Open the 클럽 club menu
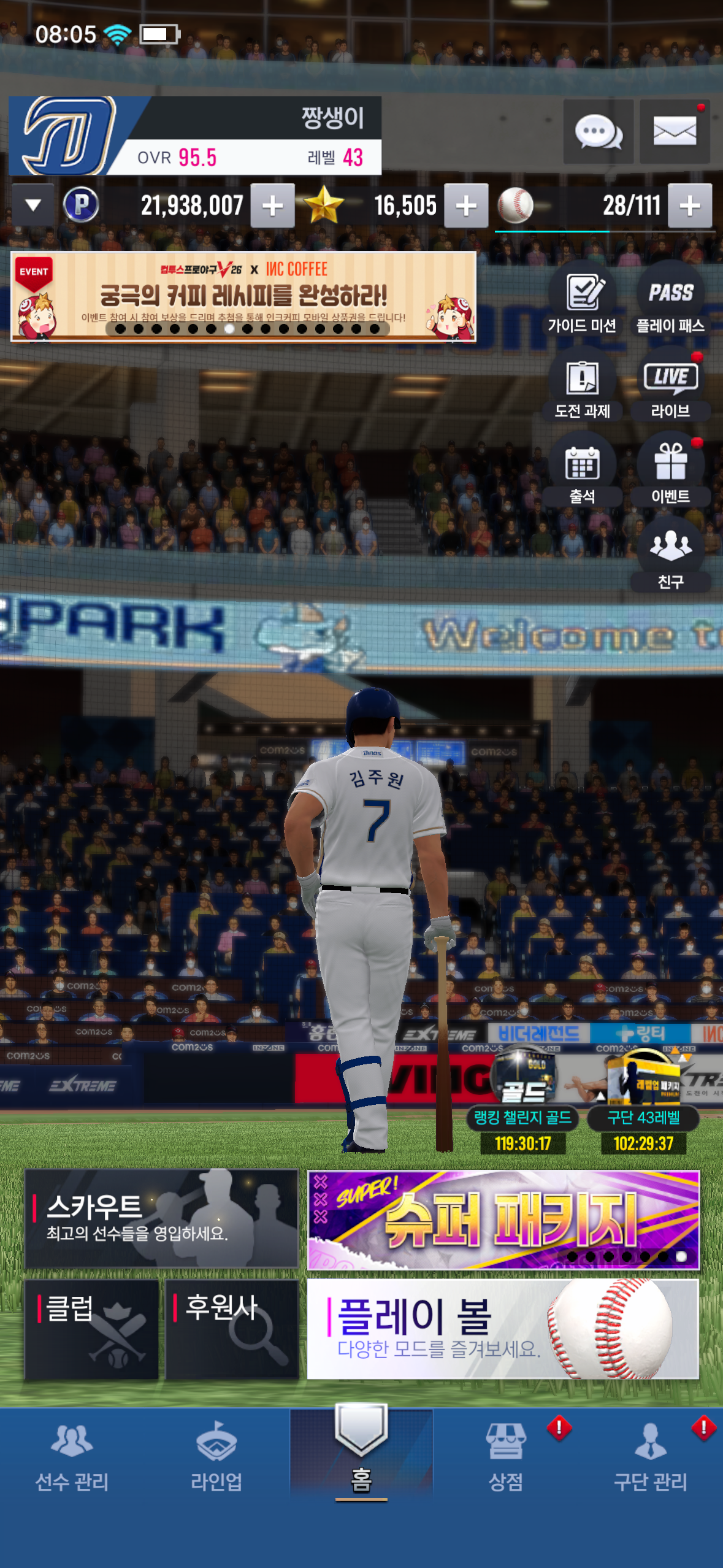Image resolution: width=723 pixels, height=1568 pixels. tap(91, 1329)
